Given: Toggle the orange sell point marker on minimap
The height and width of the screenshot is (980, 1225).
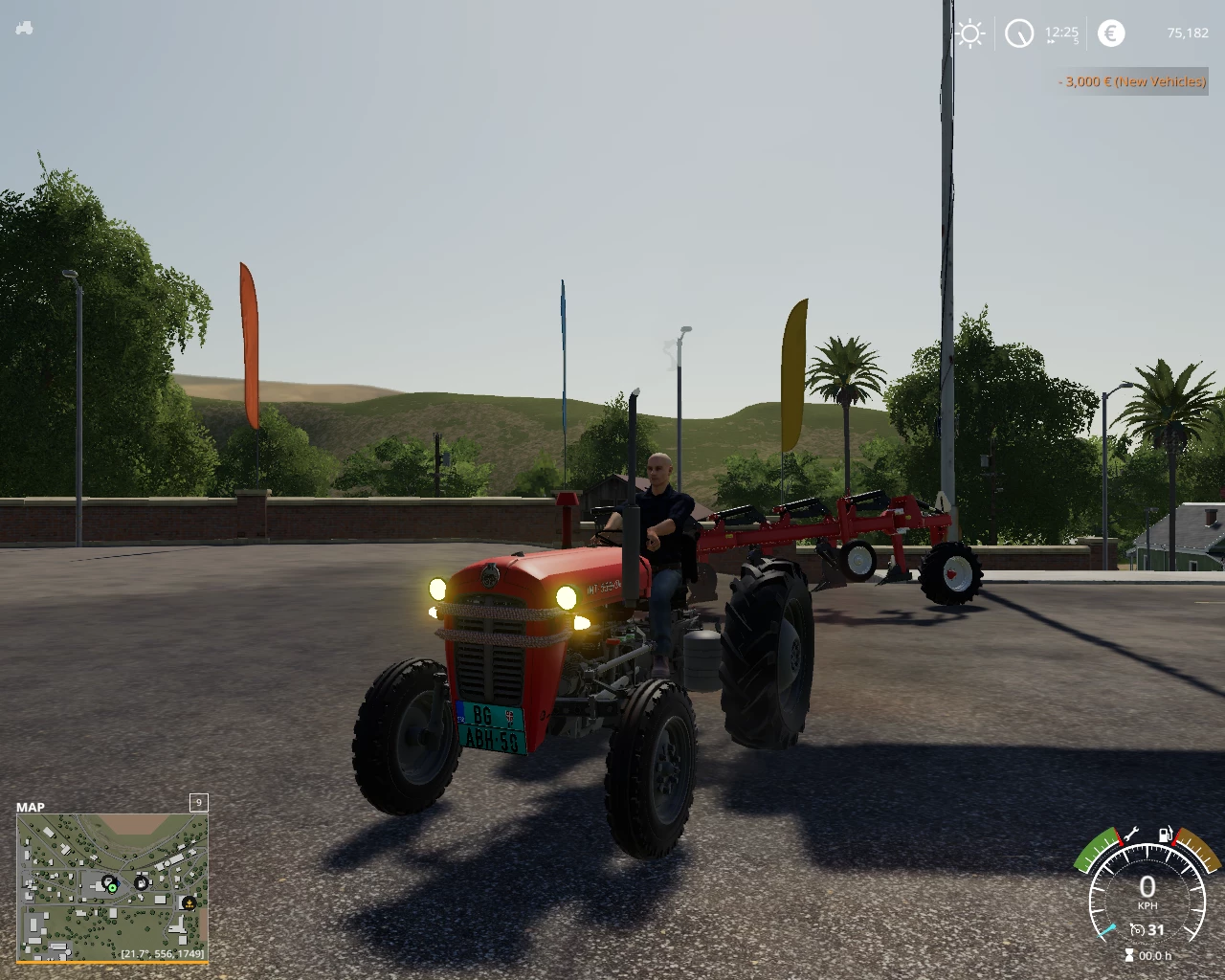Looking at the screenshot, I should (189, 903).
